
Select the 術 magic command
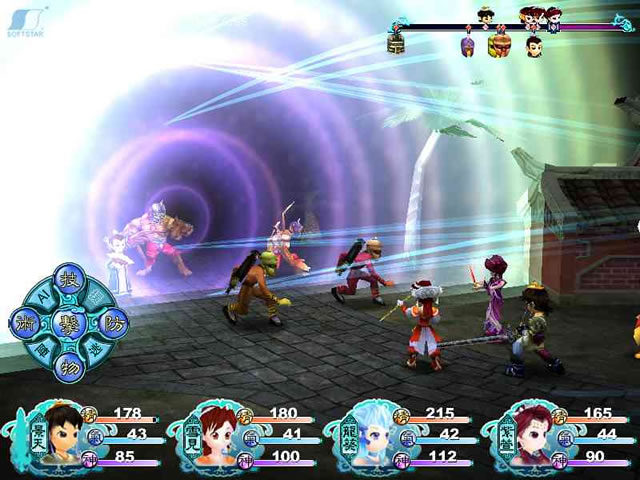[24, 322]
